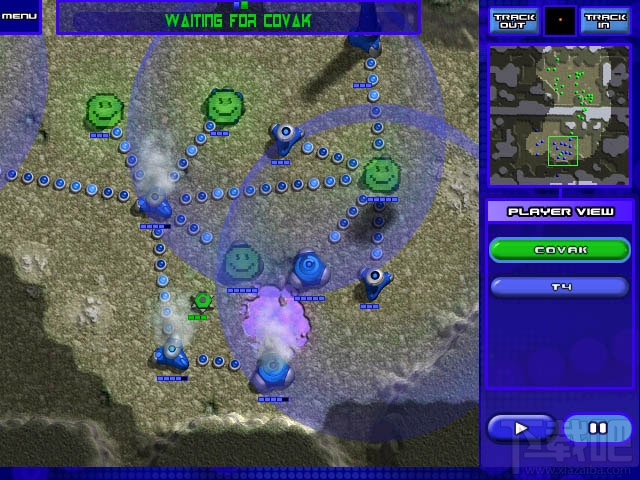The image size is (640, 480).
Task: Select Covak in Player View
Action: point(559,250)
